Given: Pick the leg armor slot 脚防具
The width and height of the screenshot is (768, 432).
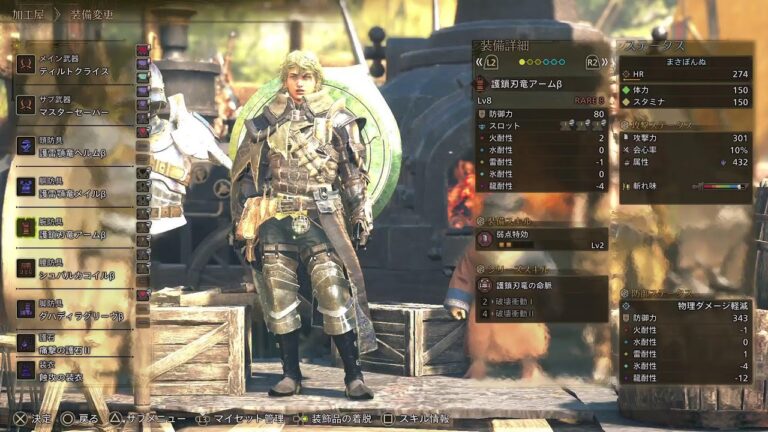Looking at the screenshot, I should click(75, 309).
